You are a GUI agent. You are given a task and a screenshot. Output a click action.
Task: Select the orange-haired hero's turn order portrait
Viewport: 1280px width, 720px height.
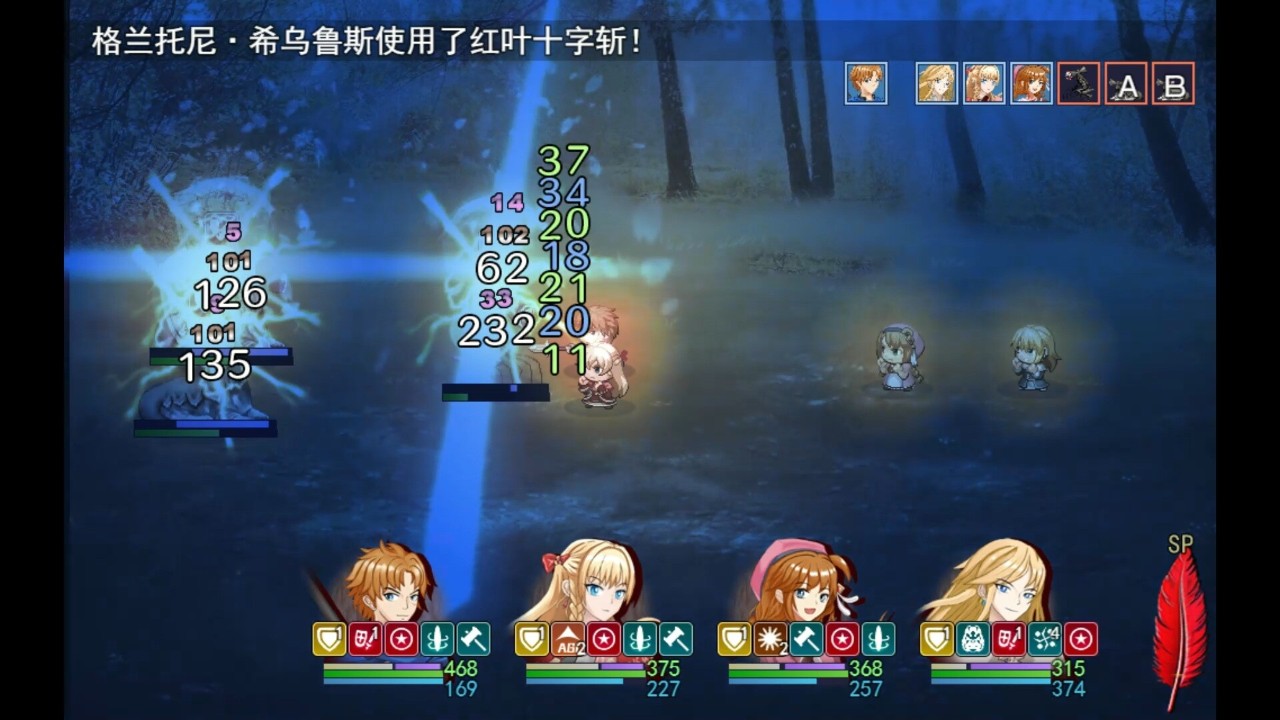click(x=866, y=83)
